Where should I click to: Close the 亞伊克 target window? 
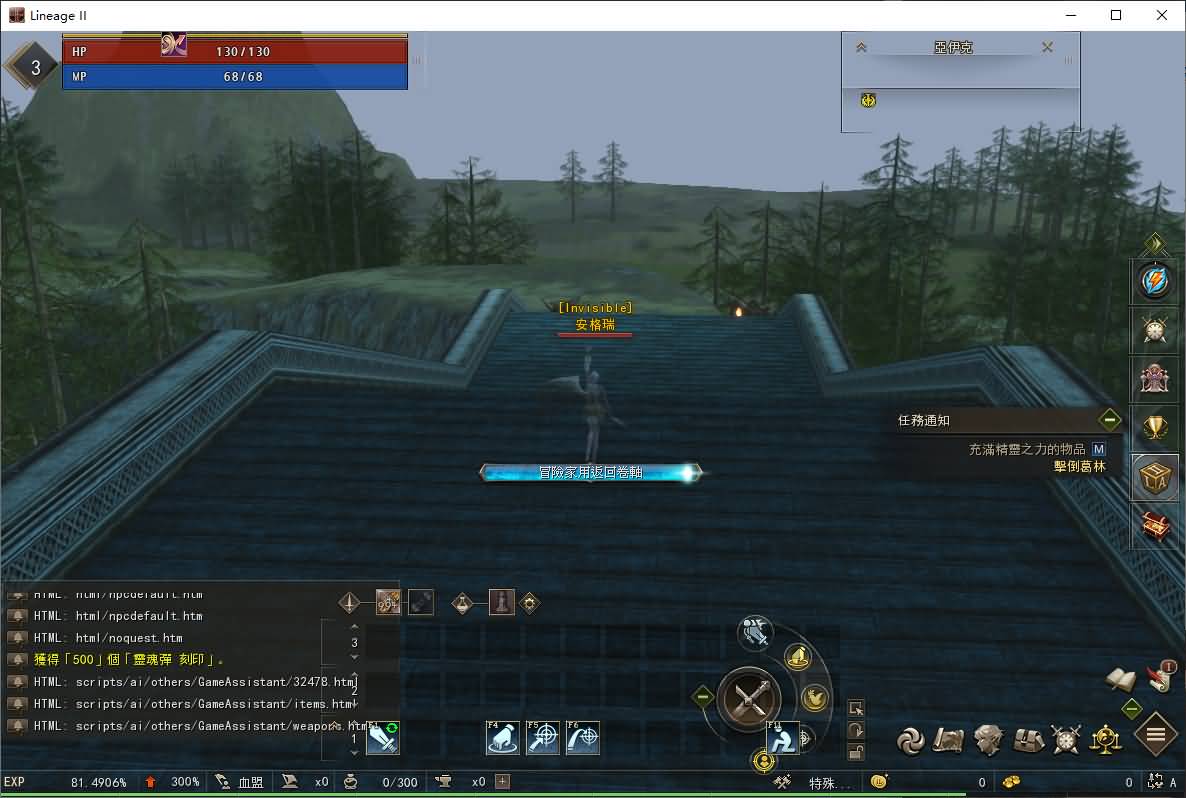pyautogui.click(x=1047, y=47)
